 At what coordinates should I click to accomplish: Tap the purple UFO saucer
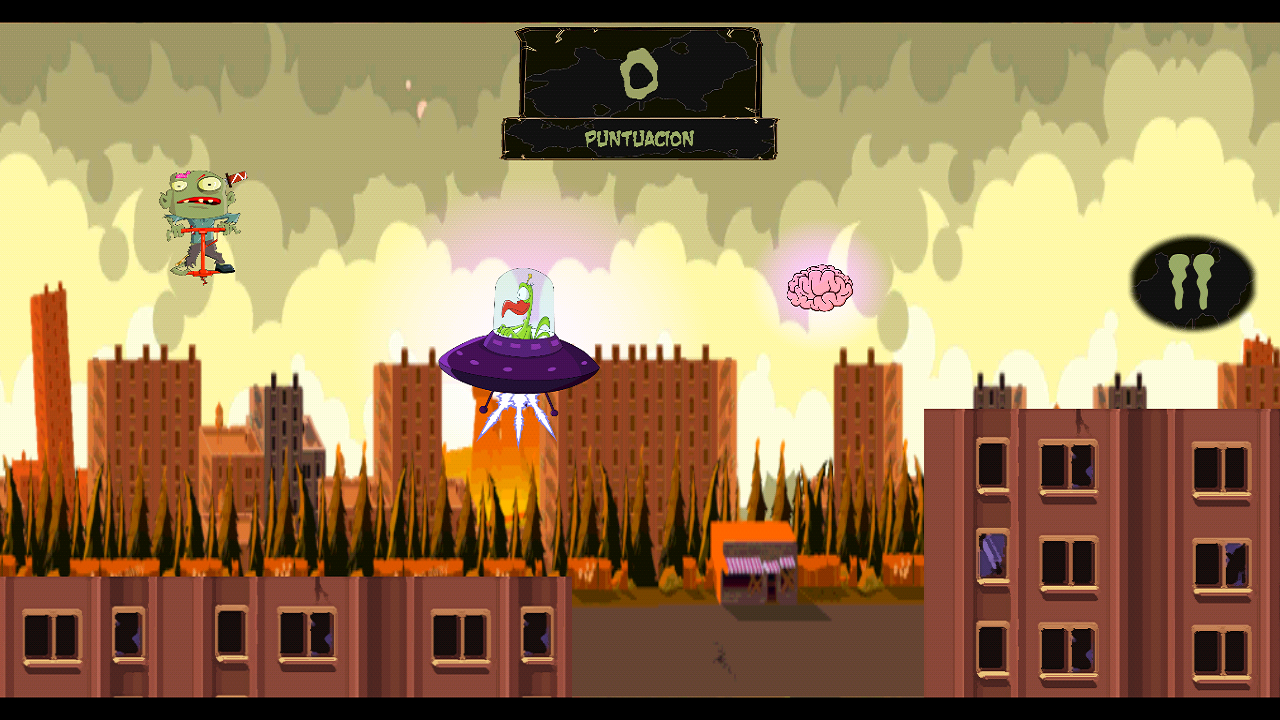pos(518,368)
